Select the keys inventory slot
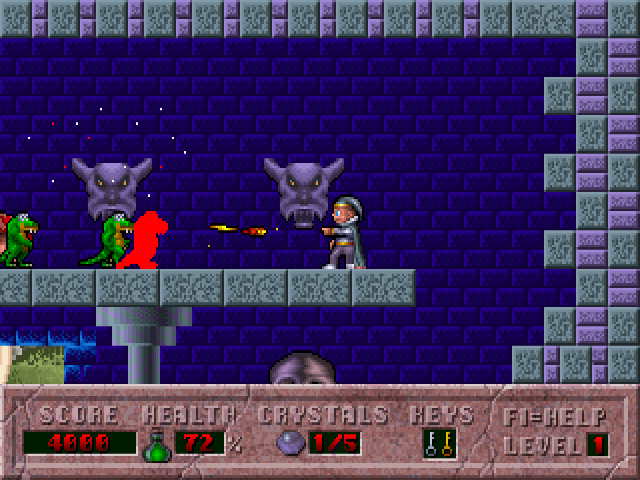This screenshot has width=640, height=480. pyautogui.click(x=438, y=443)
